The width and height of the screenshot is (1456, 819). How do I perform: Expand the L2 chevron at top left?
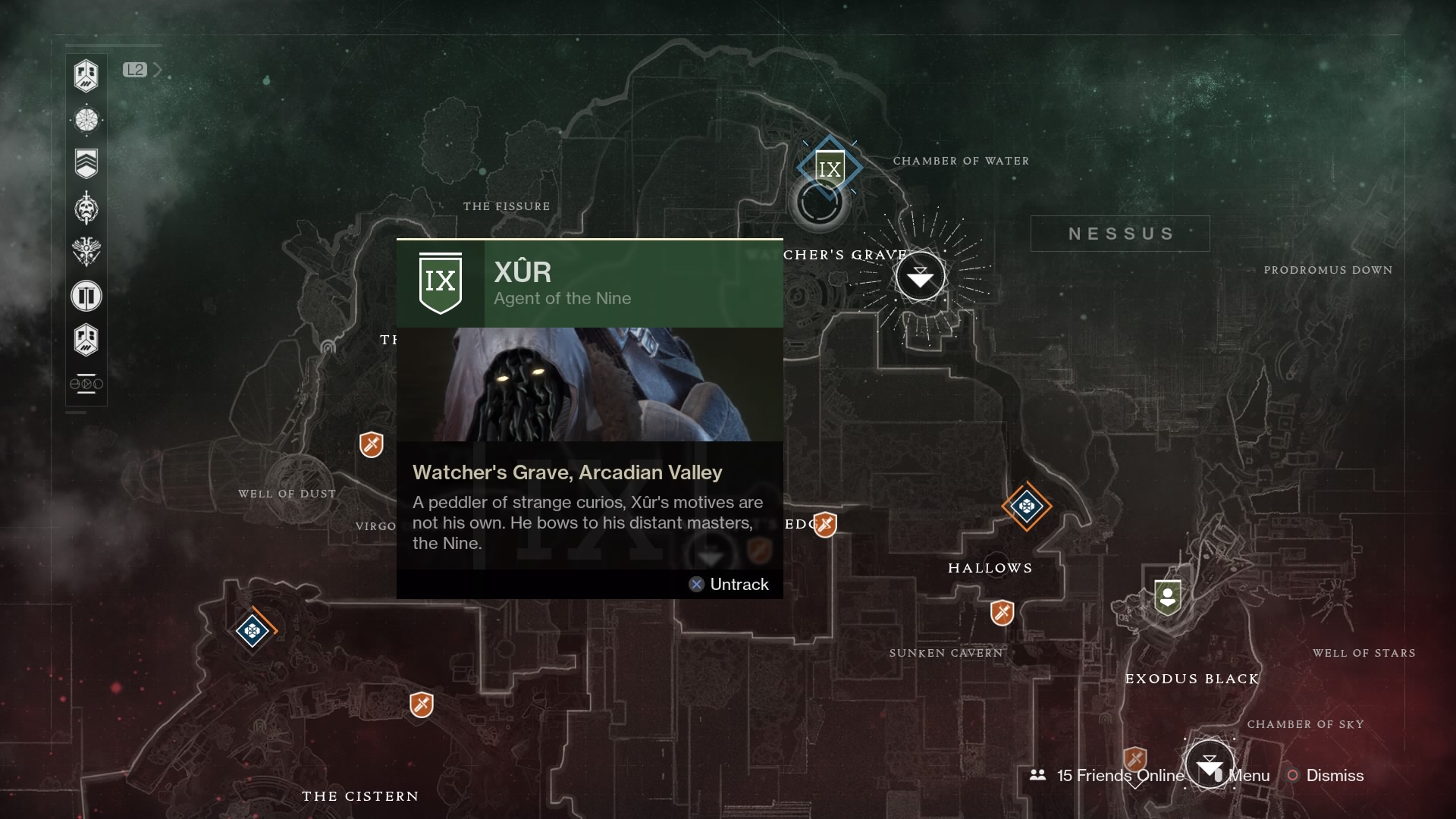[x=157, y=69]
